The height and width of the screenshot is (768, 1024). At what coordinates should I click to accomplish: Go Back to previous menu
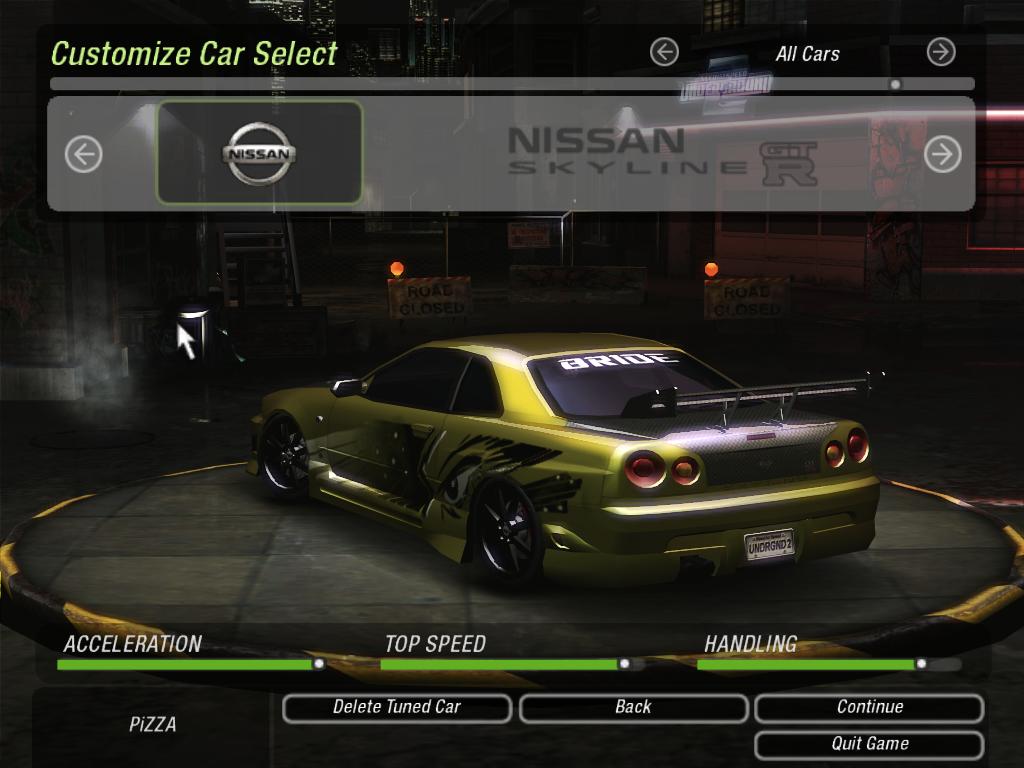coord(633,708)
